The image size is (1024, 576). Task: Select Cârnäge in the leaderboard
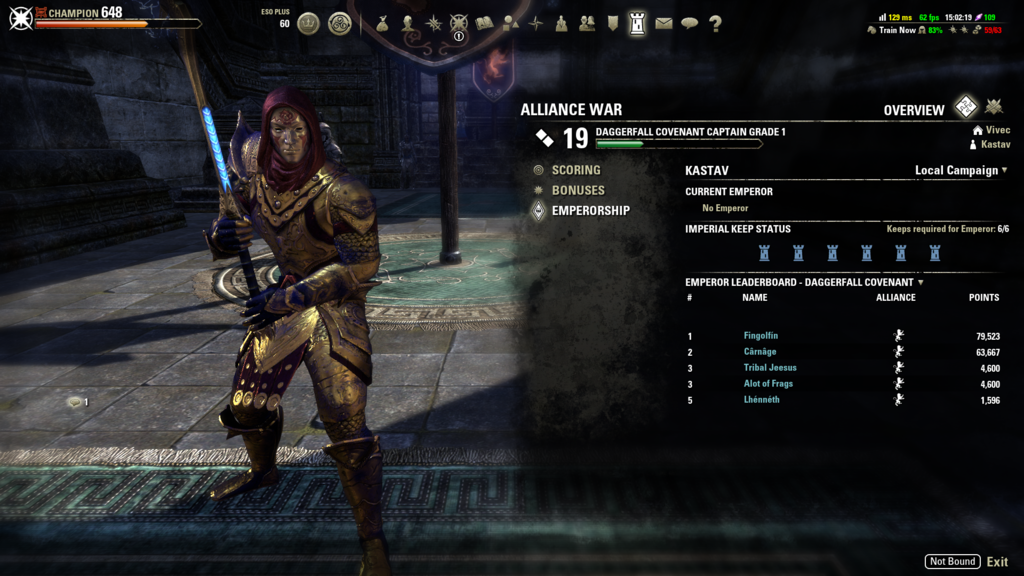click(x=760, y=352)
